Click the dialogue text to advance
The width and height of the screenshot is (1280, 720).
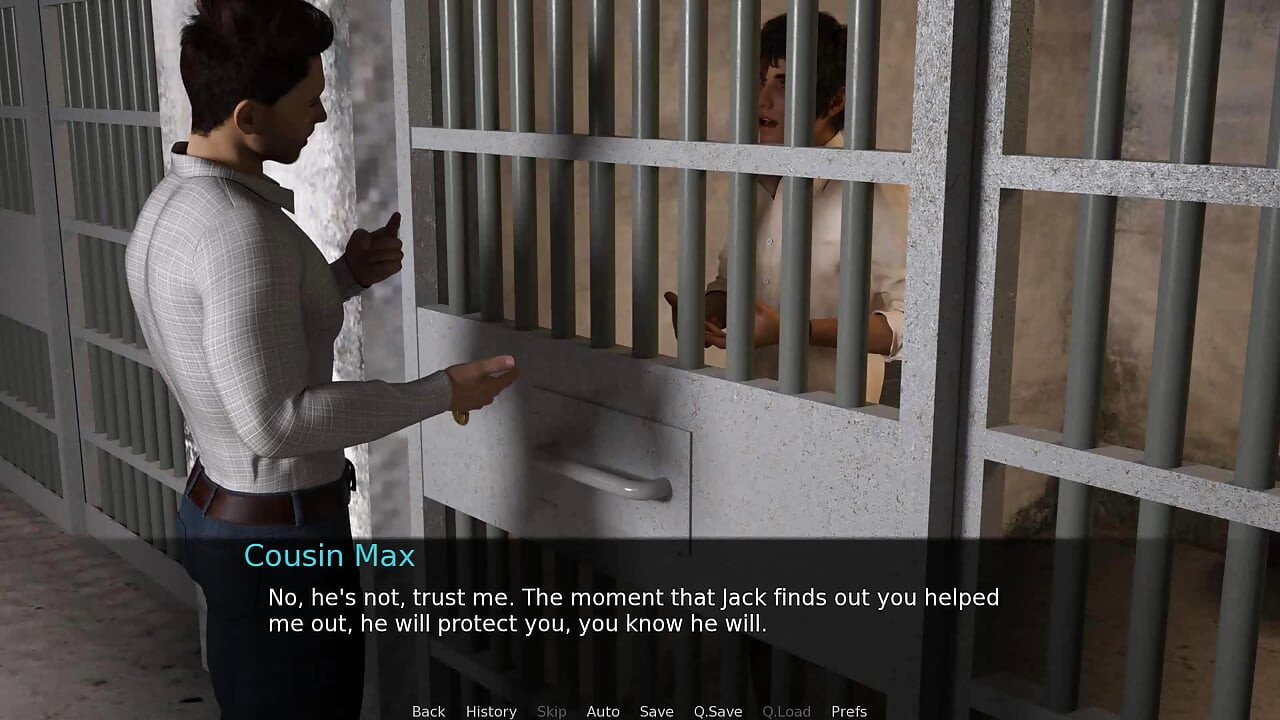[630, 610]
